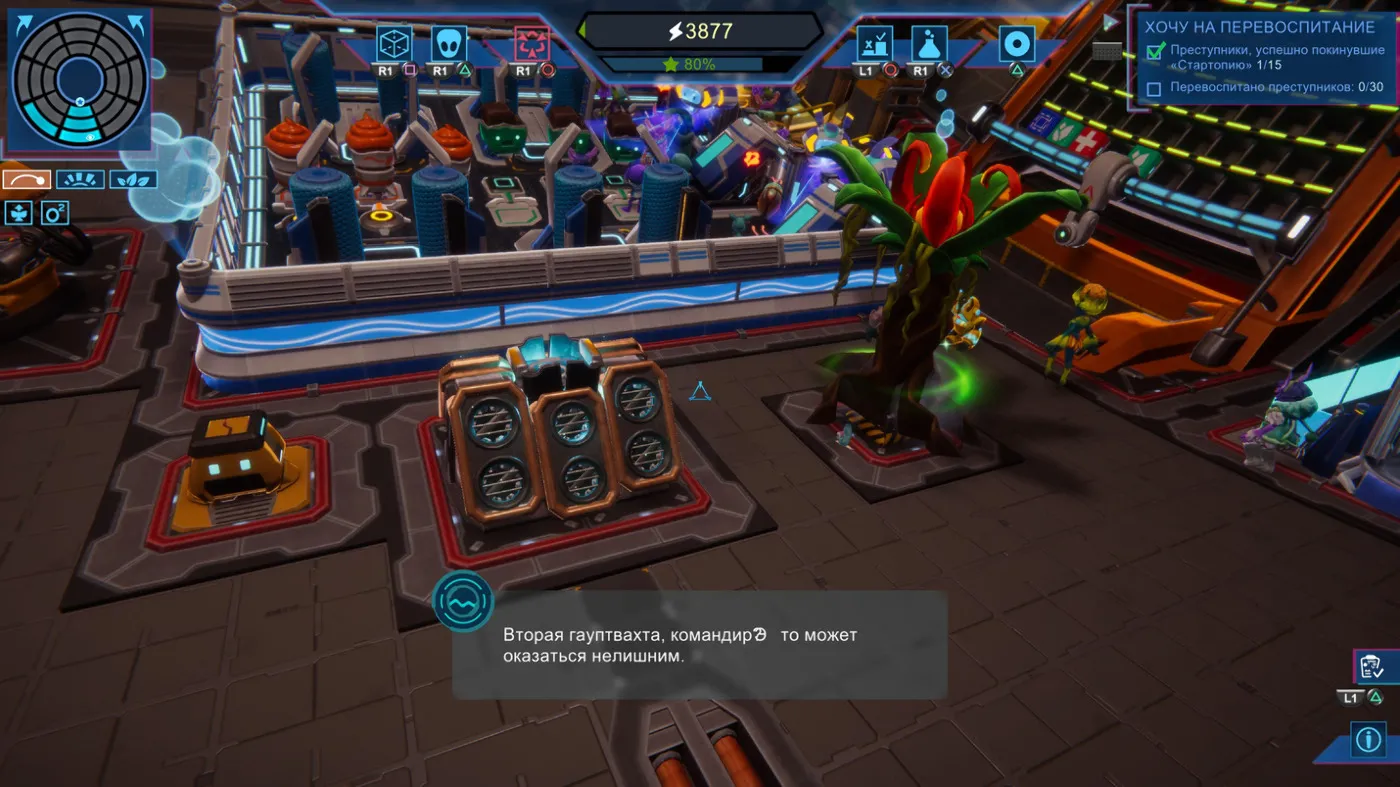The height and width of the screenshot is (787, 1400).
Task: Switch to the fan-shaped segments deck view
Action: pos(80,180)
